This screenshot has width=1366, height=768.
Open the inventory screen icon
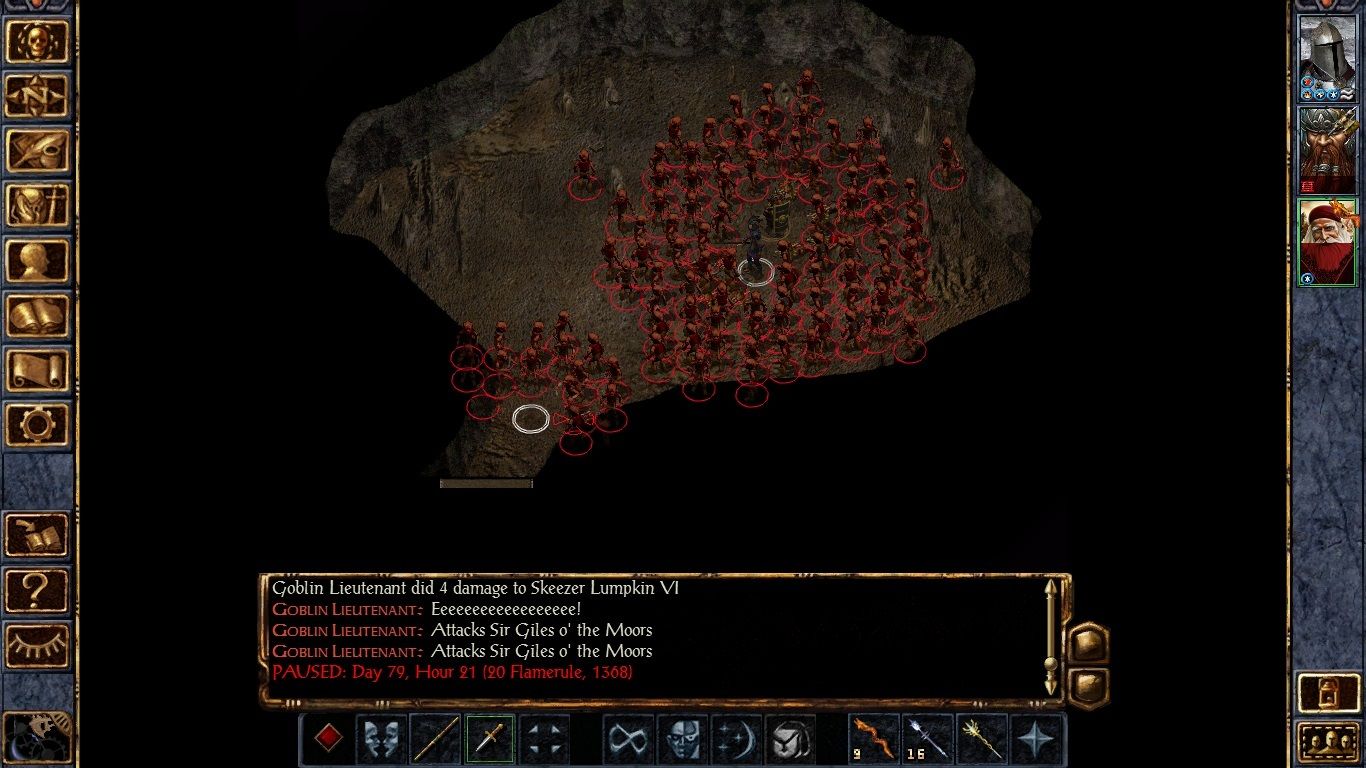[37, 206]
